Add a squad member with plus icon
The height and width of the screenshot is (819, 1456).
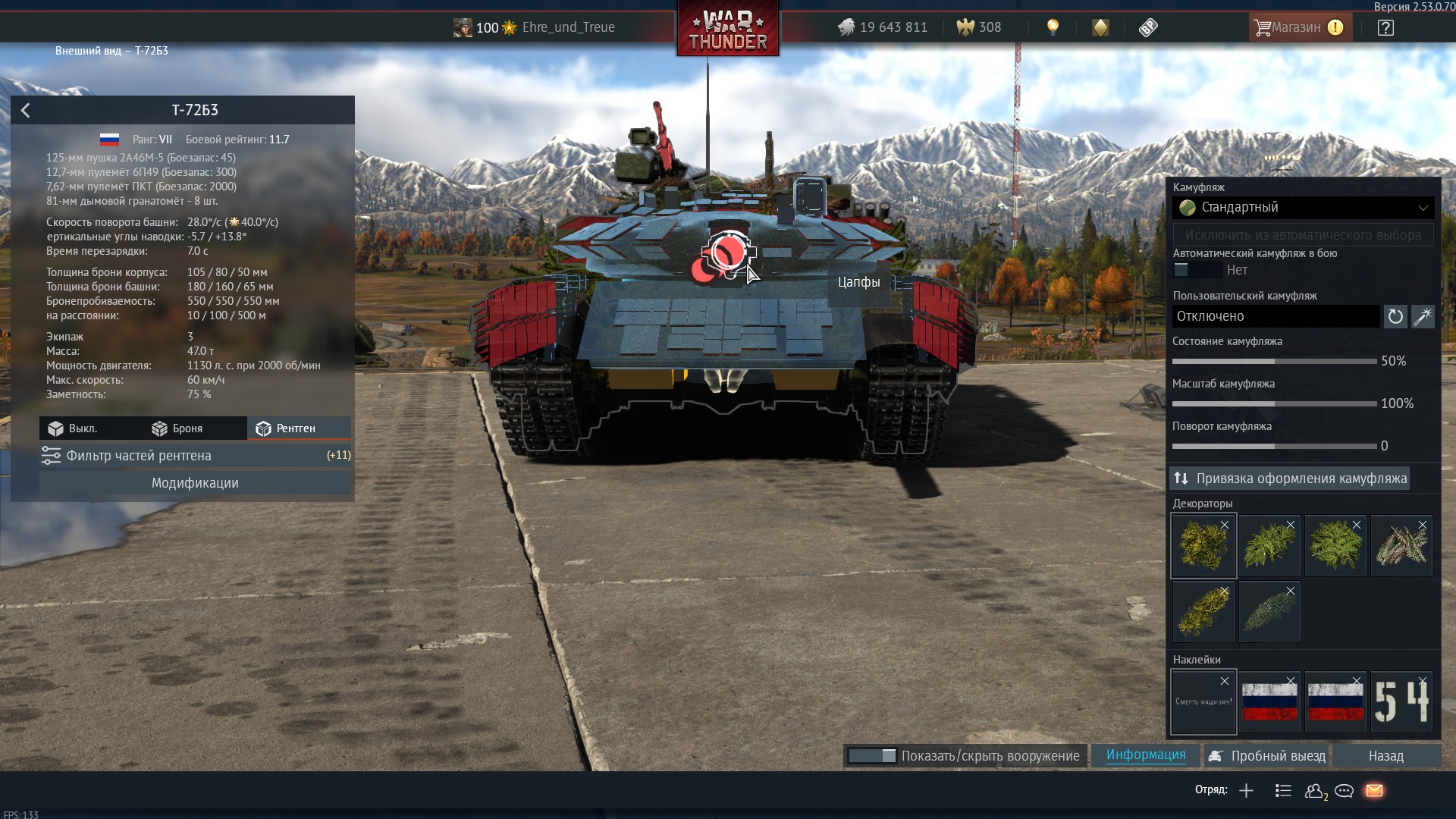1246,791
